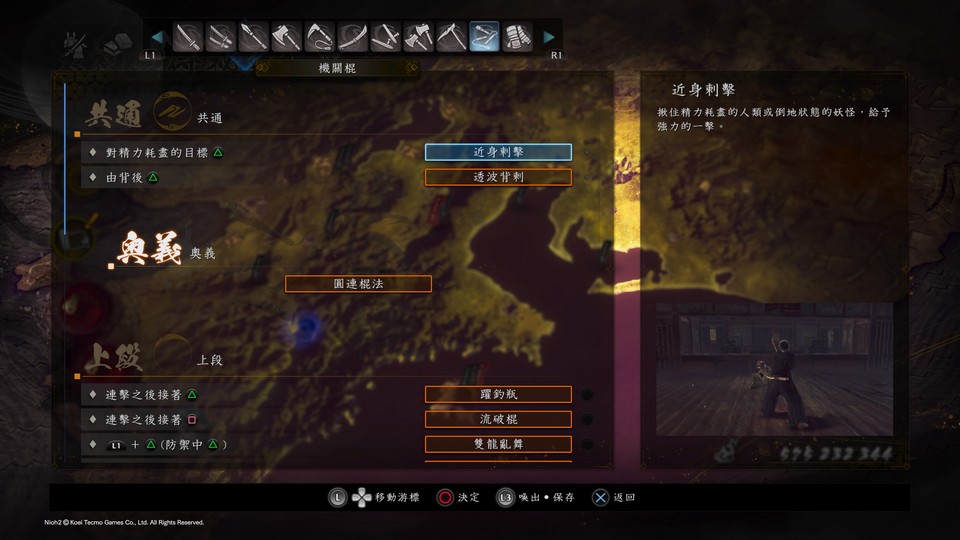The width and height of the screenshot is (960, 540).
Task: Choose the 透波背刺 backstab skill
Action: click(x=498, y=177)
